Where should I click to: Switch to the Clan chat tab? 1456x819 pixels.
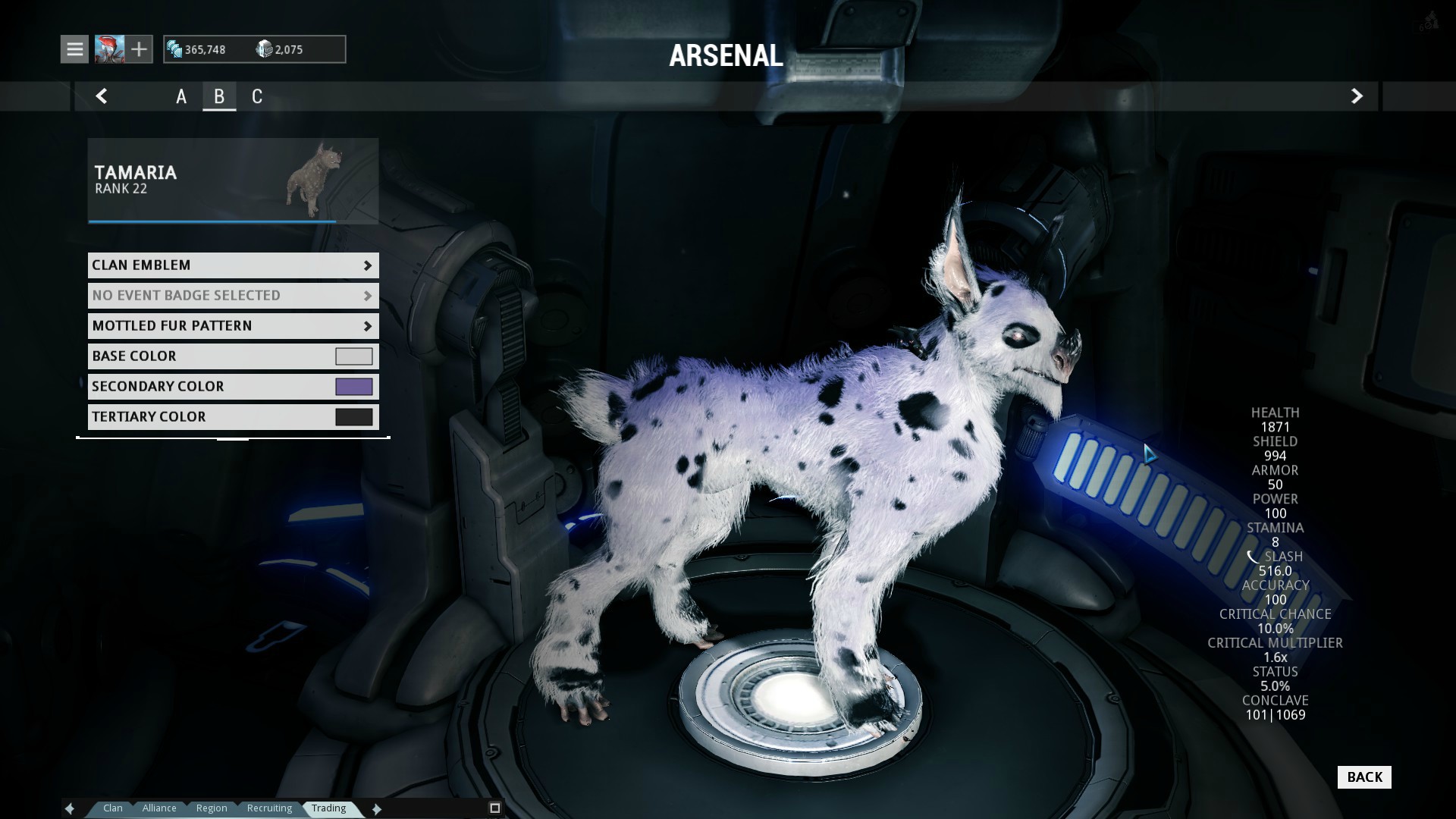pyautogui.click(x=113, y=808)
